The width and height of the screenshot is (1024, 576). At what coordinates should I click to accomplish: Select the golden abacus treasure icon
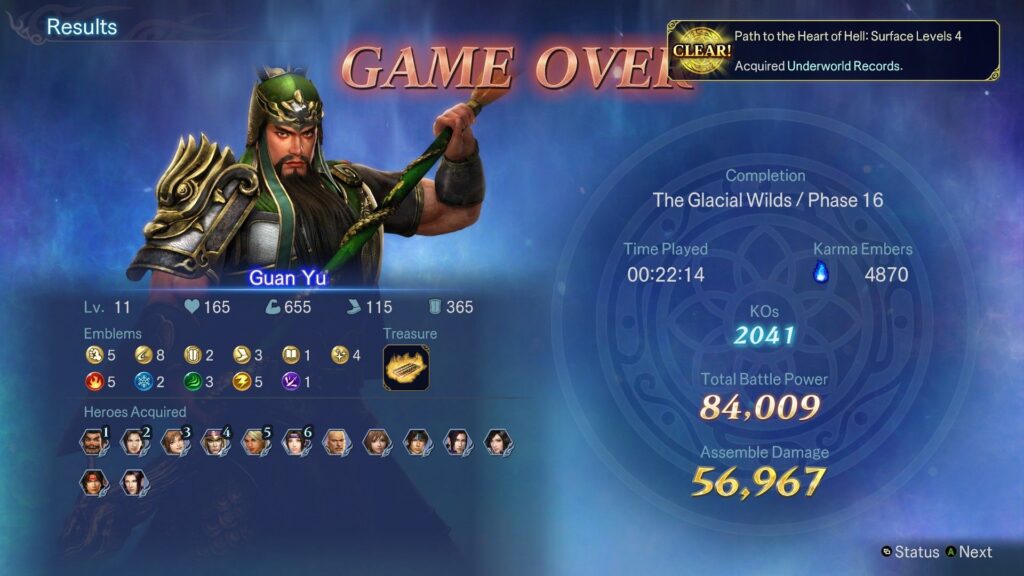(406, 367)
